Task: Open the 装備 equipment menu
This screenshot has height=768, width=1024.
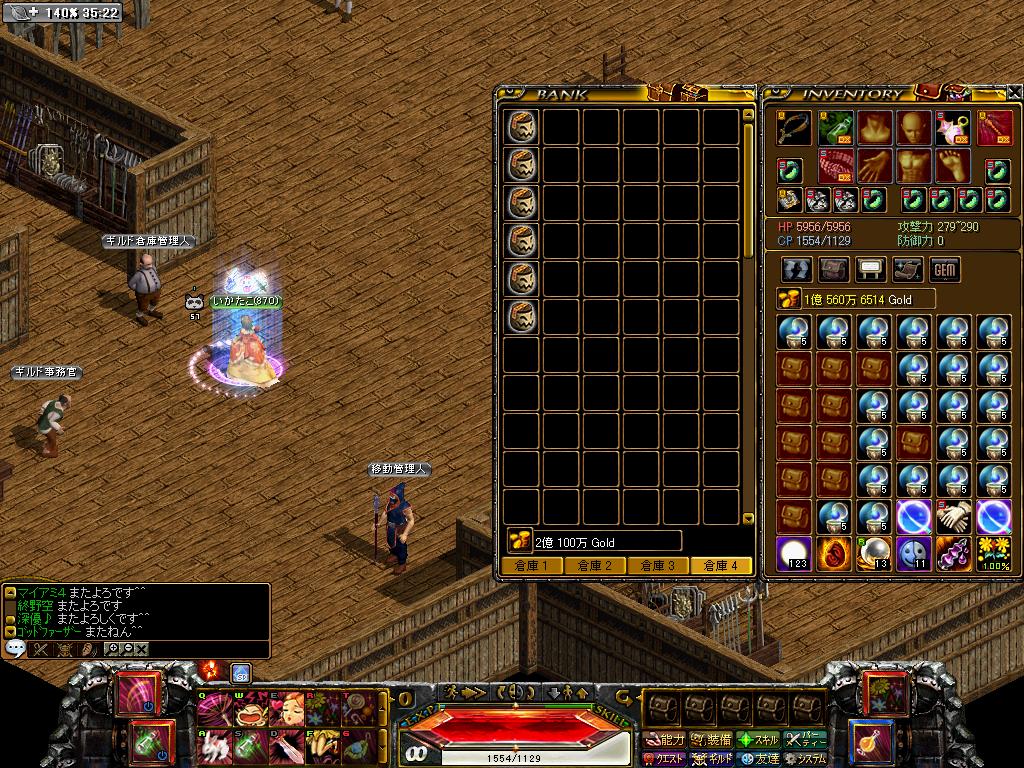Action: click(x=710, y=740)
